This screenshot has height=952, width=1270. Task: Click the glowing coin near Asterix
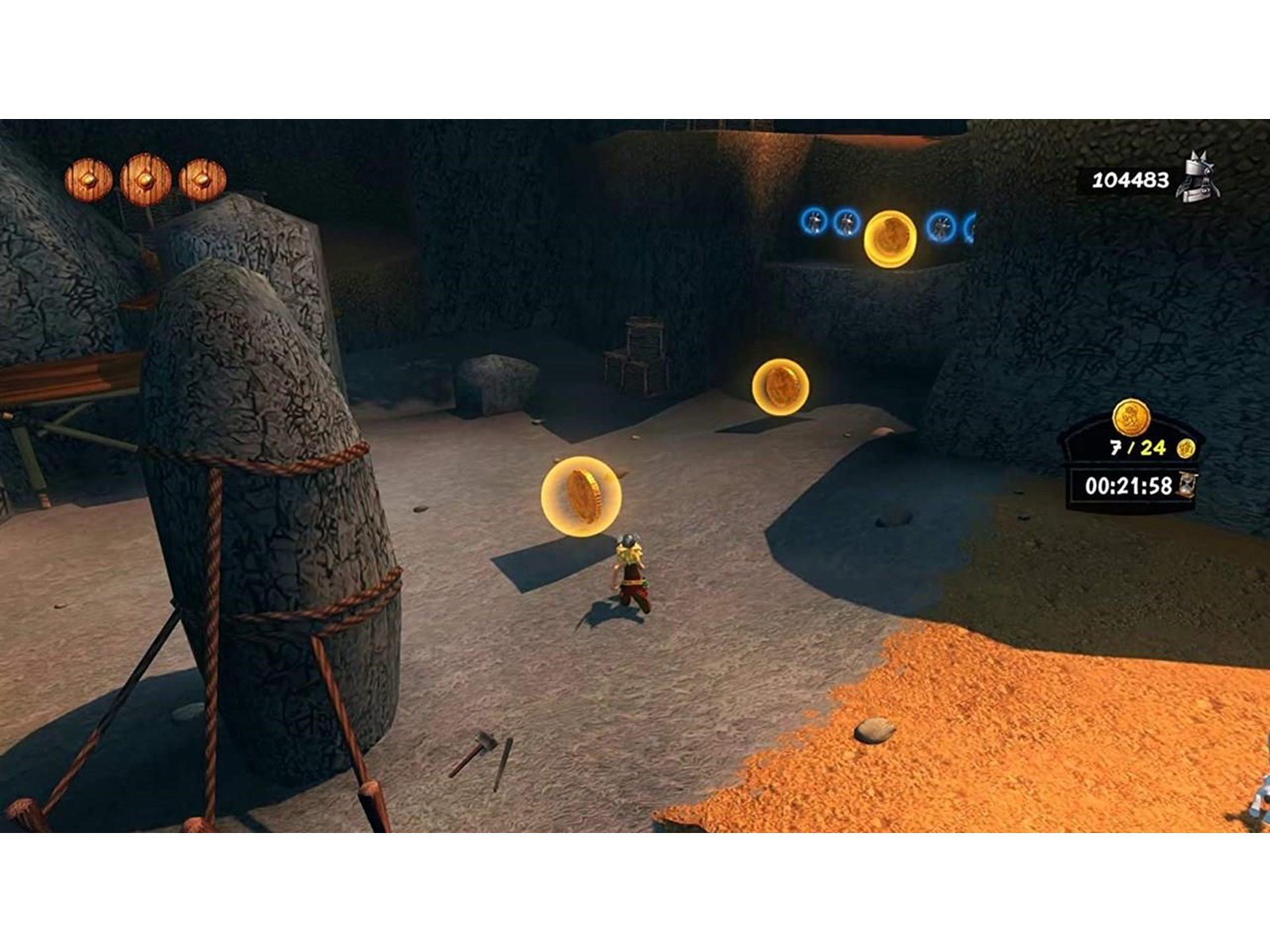[x=580, y=493]
